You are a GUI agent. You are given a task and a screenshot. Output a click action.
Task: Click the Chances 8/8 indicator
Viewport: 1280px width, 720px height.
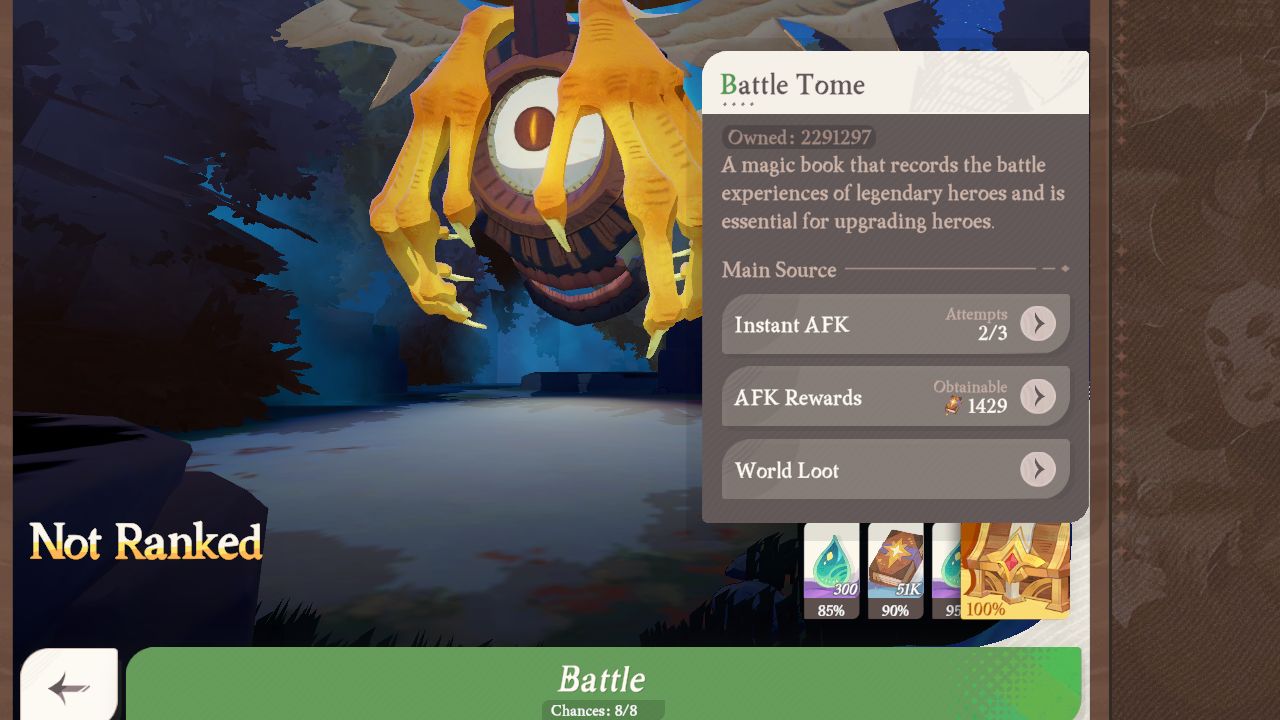[x=603, y=711]
